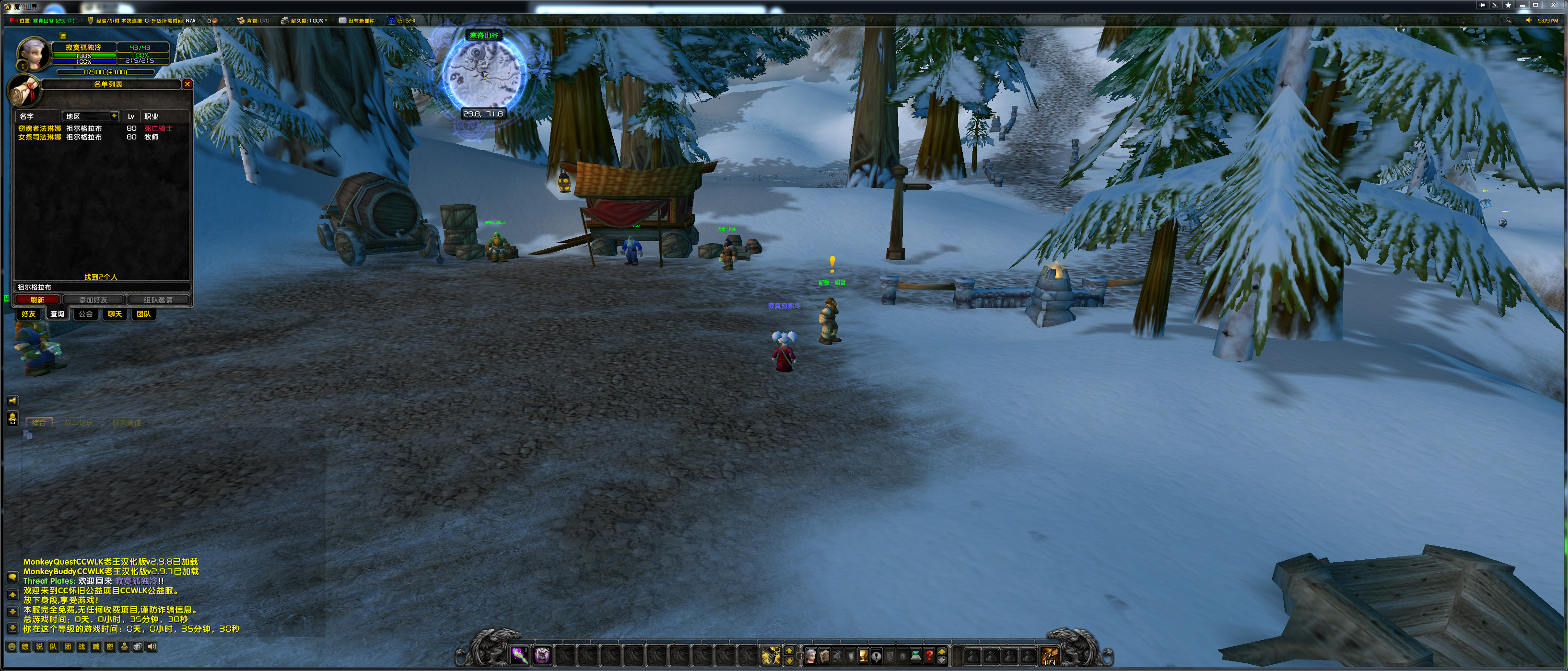Open the chat emote smiley button
This screenshot has height=671, width=1568.
[x=12, y=647]
